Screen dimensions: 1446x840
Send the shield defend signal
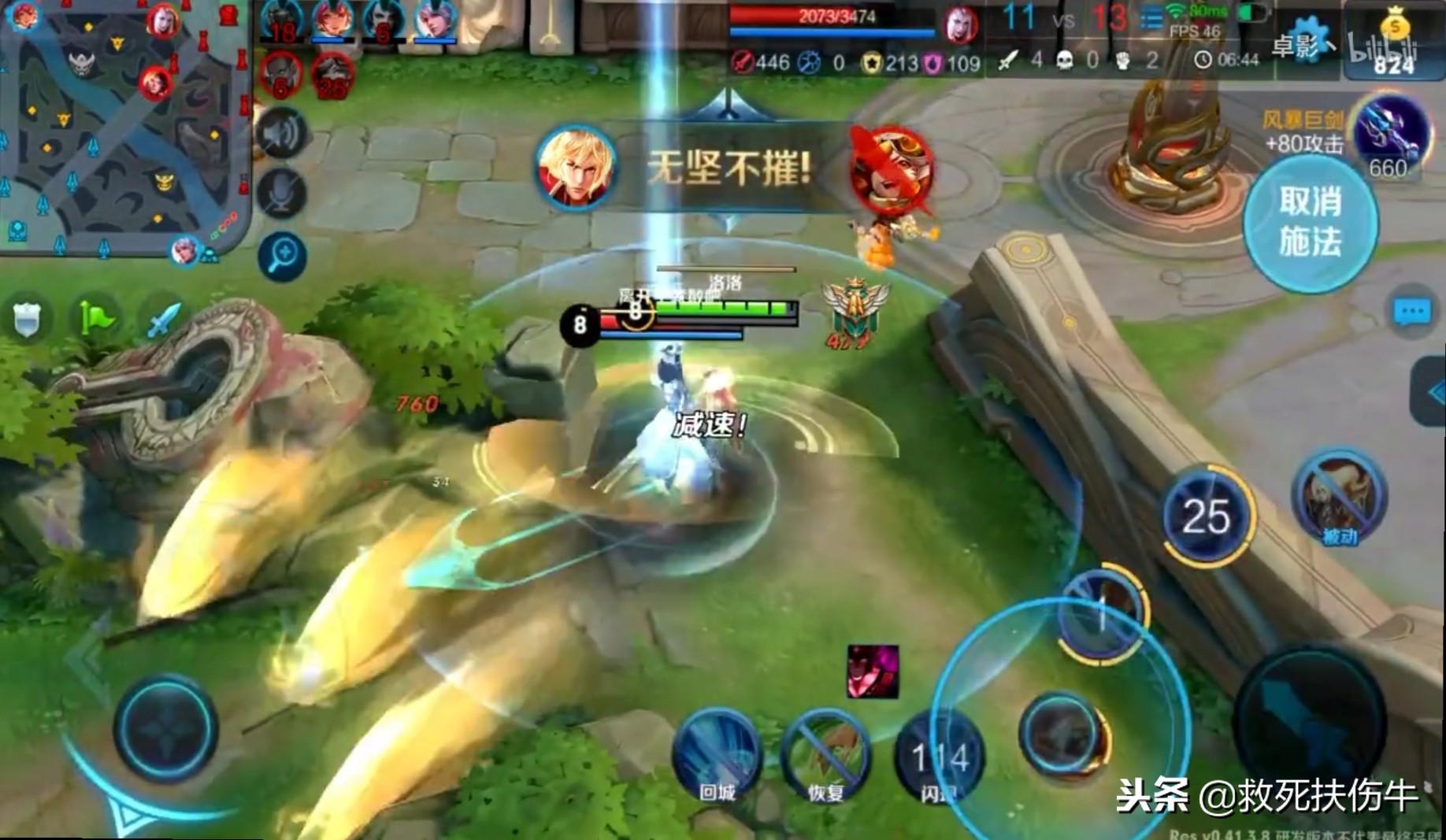(x=27, y=319)
